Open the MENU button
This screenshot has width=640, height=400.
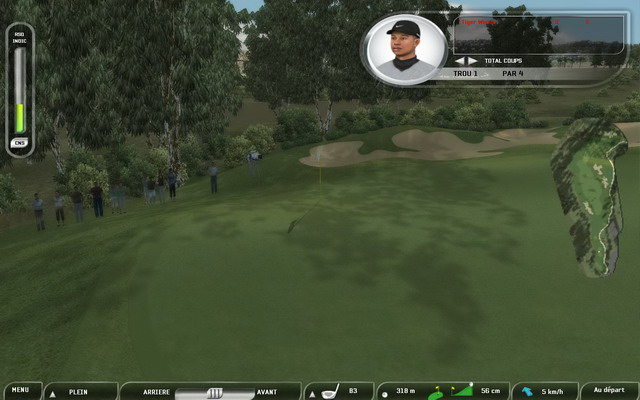coord(20,391)
